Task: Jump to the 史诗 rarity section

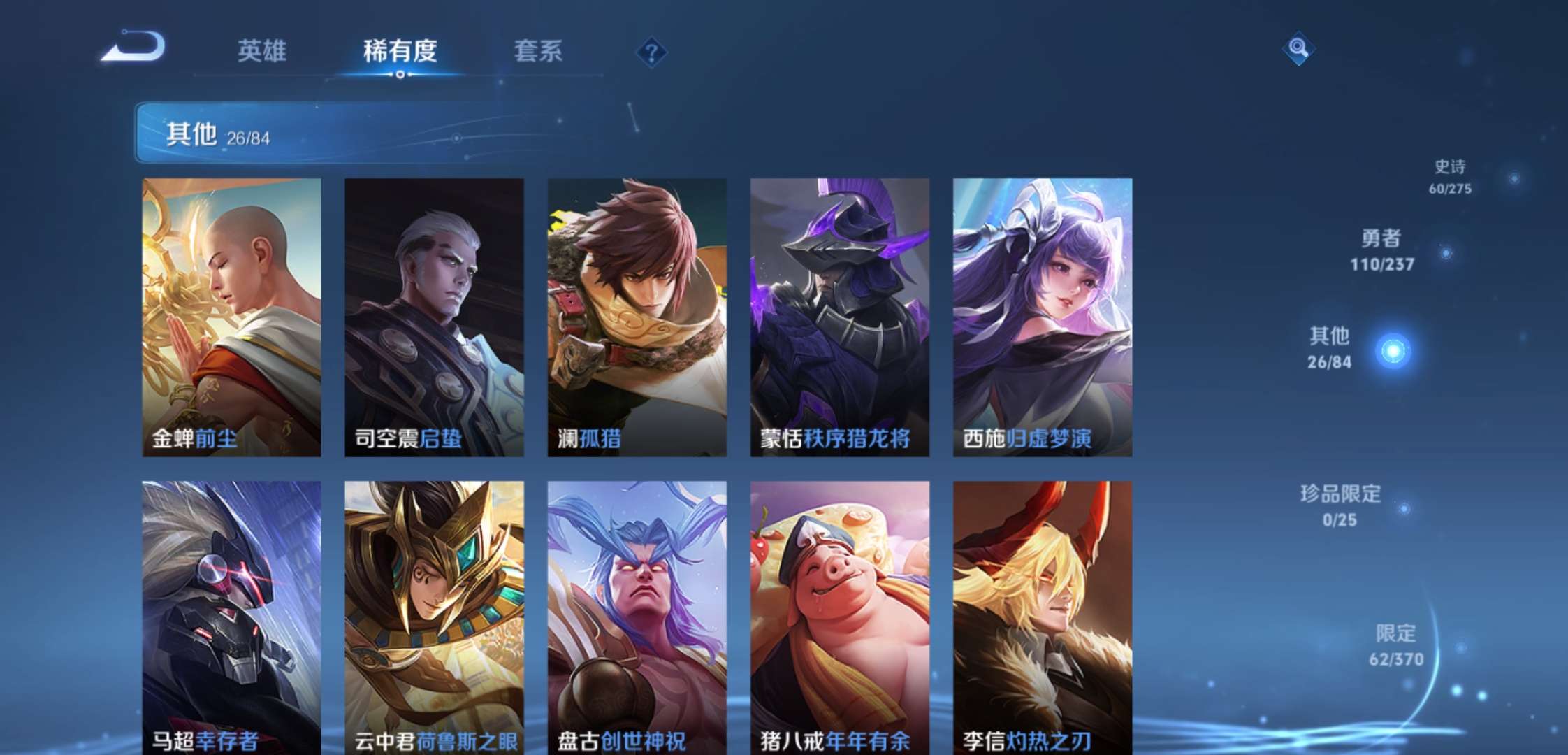Action: point(1451,176)
